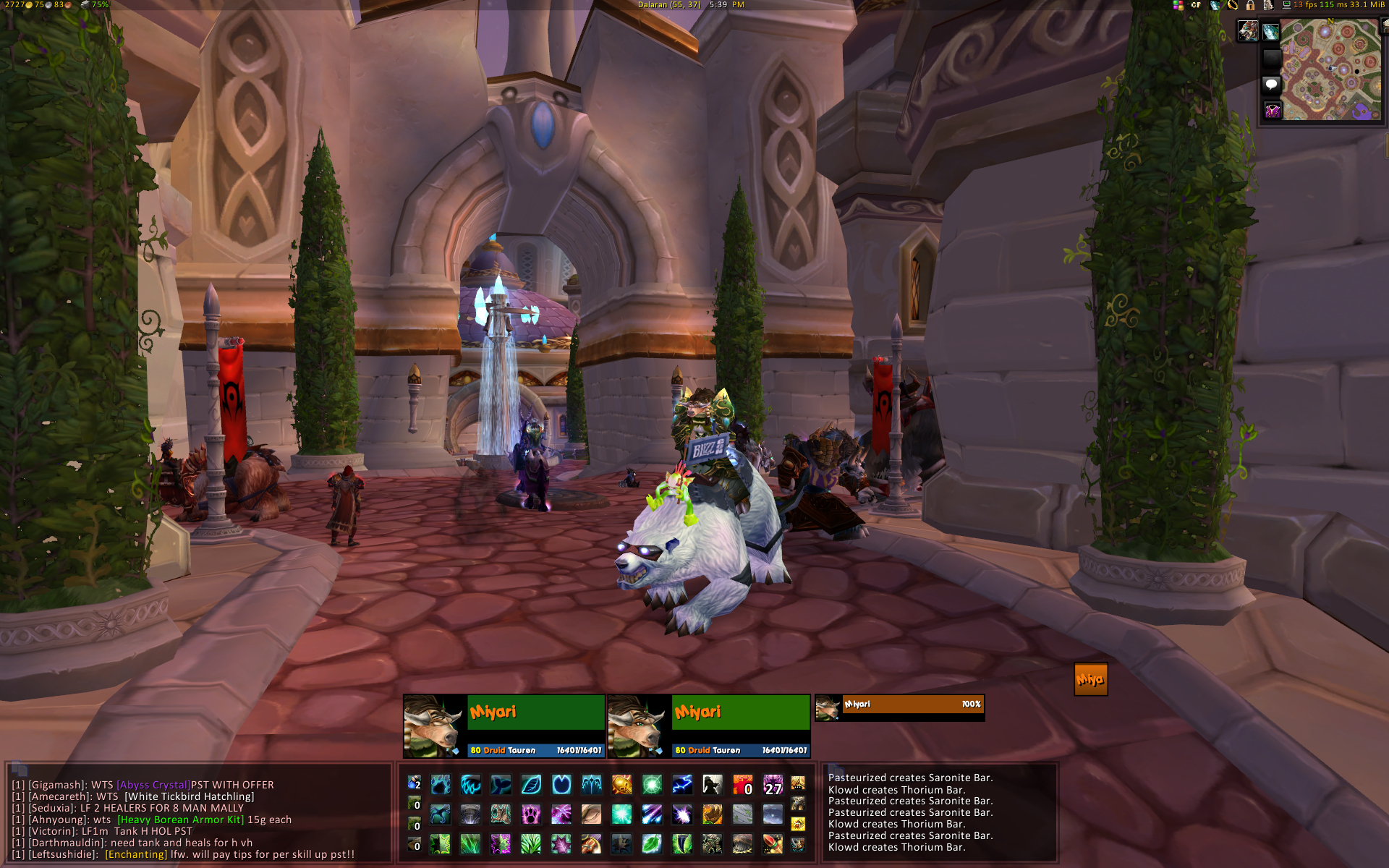This screenshot has width=1389, height=868.
Task: Open the Abyss Crystal link in chat
Action: [153, 785]
